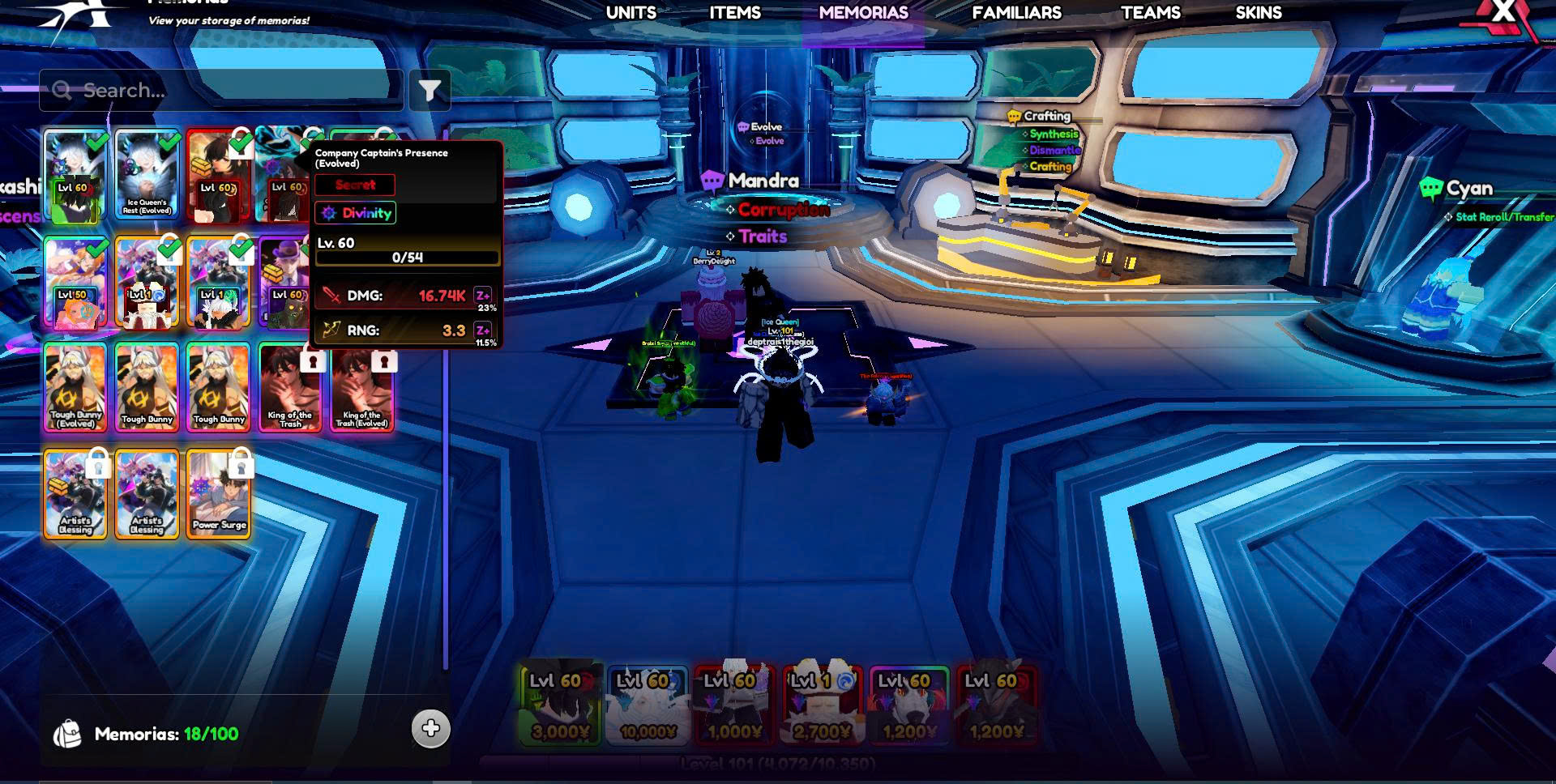Open the SKINS tab
The image size is (1556, 784).
point(1258,13)
